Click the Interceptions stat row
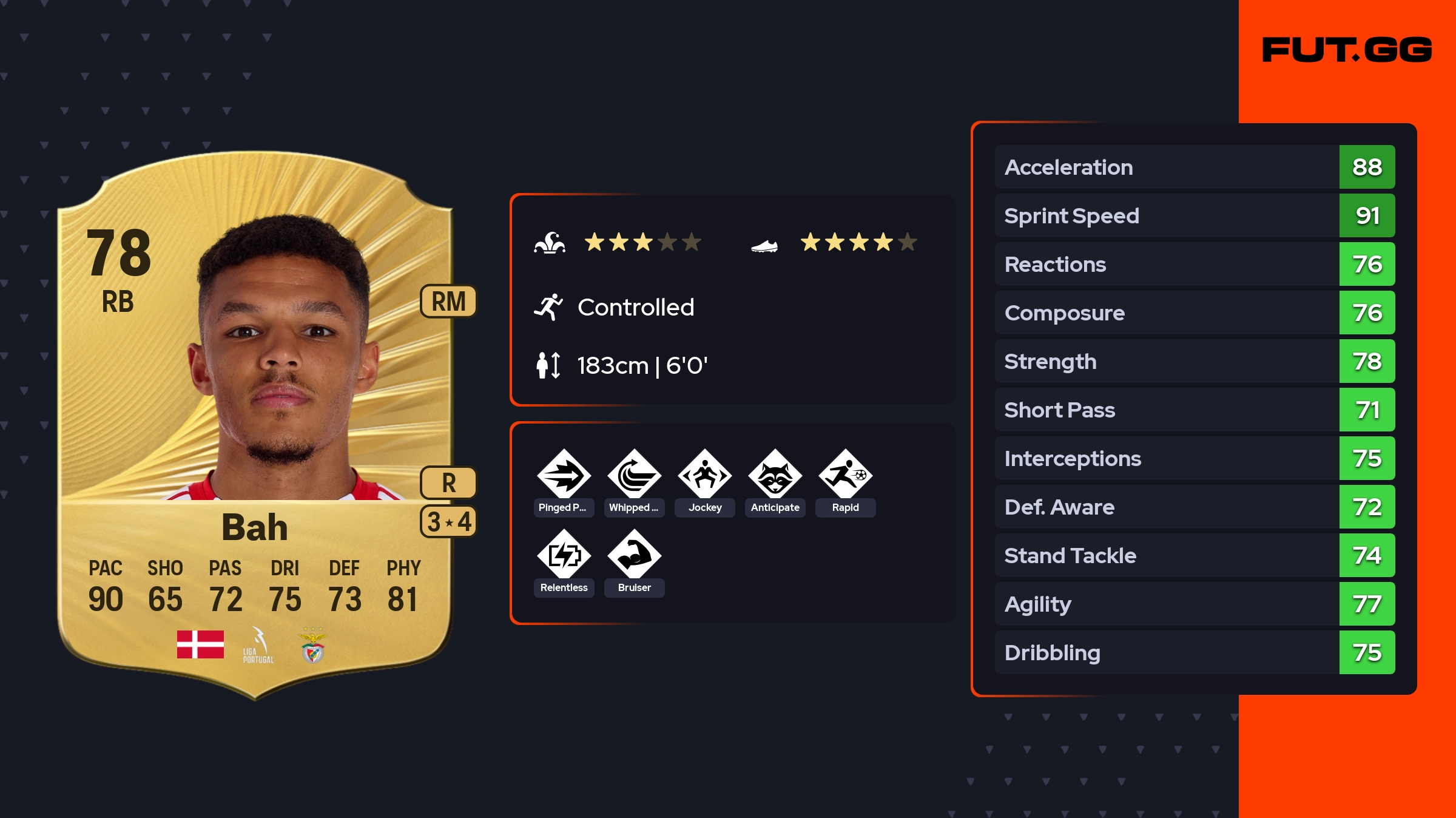The height and width of the screenshot is (818, 1456). tap(1195, 458)
